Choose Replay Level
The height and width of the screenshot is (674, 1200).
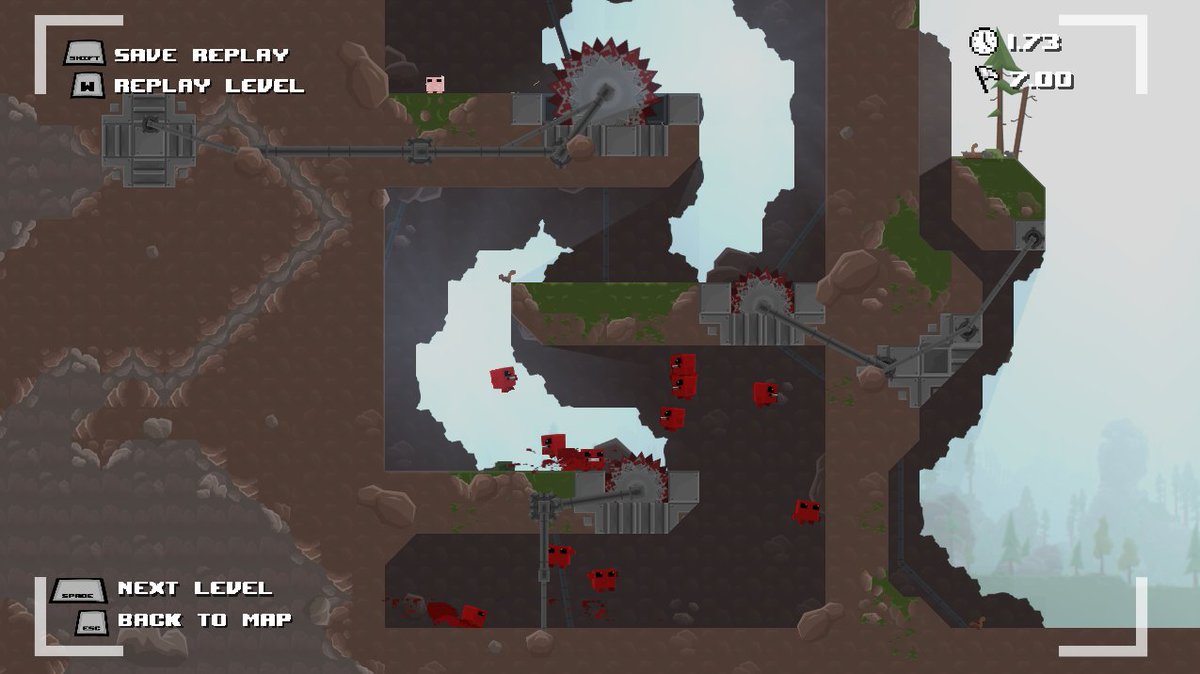(208, 86)
